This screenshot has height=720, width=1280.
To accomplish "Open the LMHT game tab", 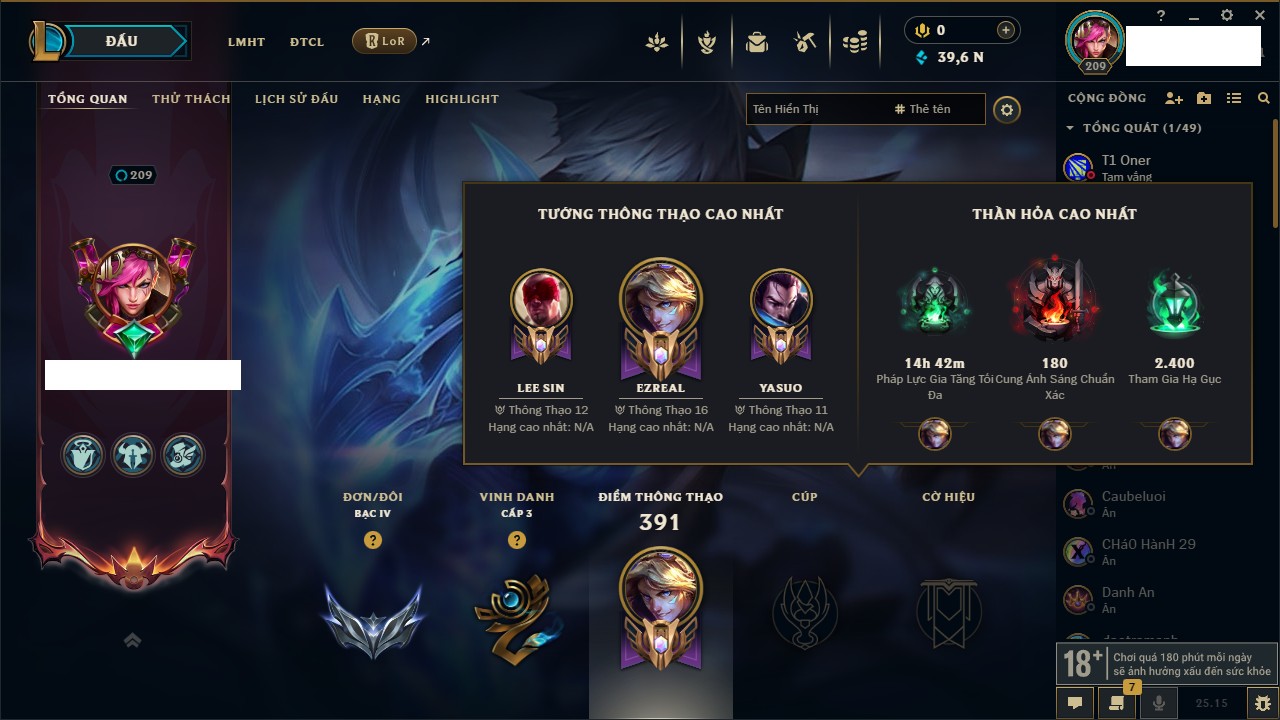I will coord(246,42).
